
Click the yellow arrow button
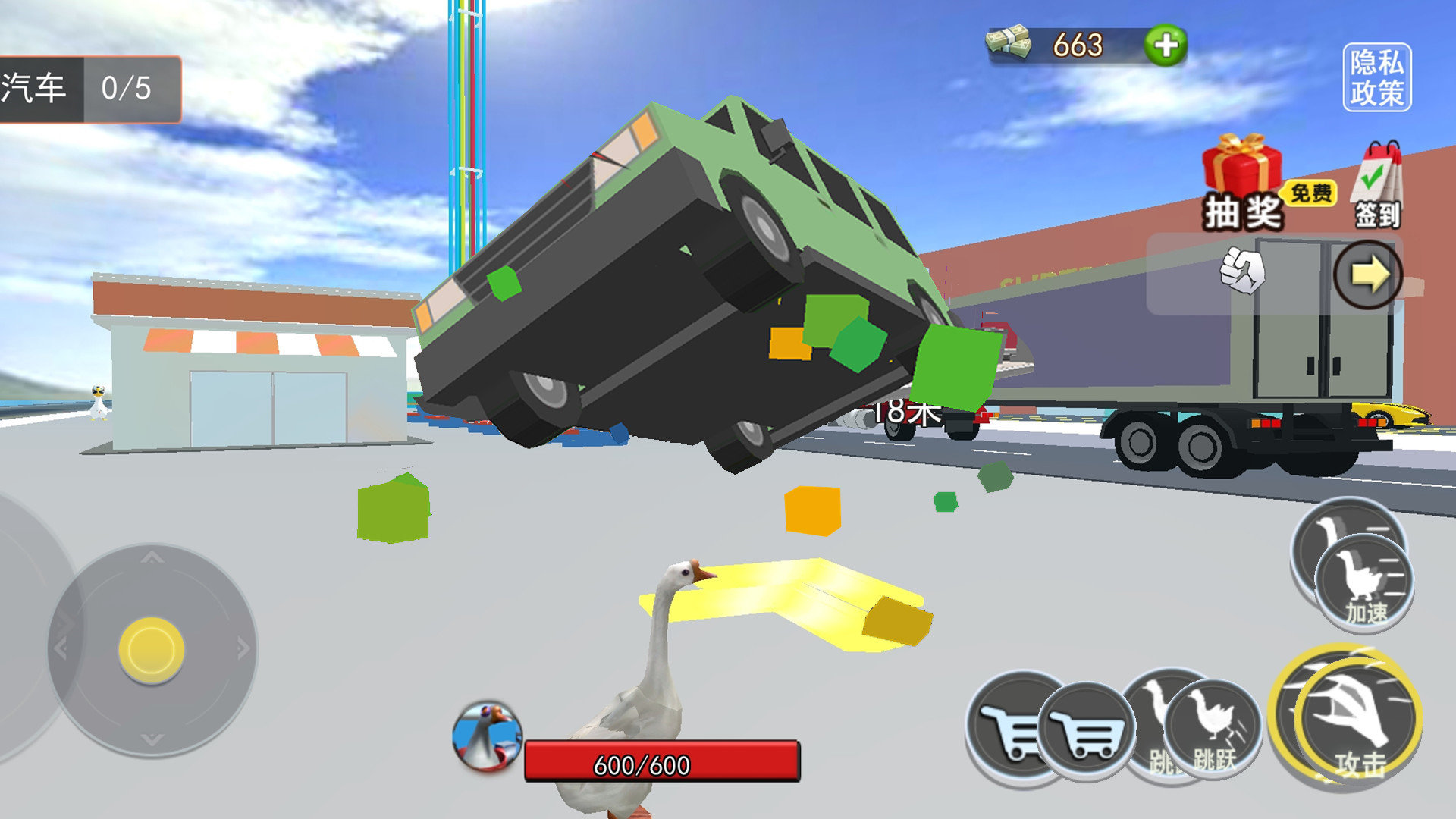pyautogui.click(x=1367, y=275)
